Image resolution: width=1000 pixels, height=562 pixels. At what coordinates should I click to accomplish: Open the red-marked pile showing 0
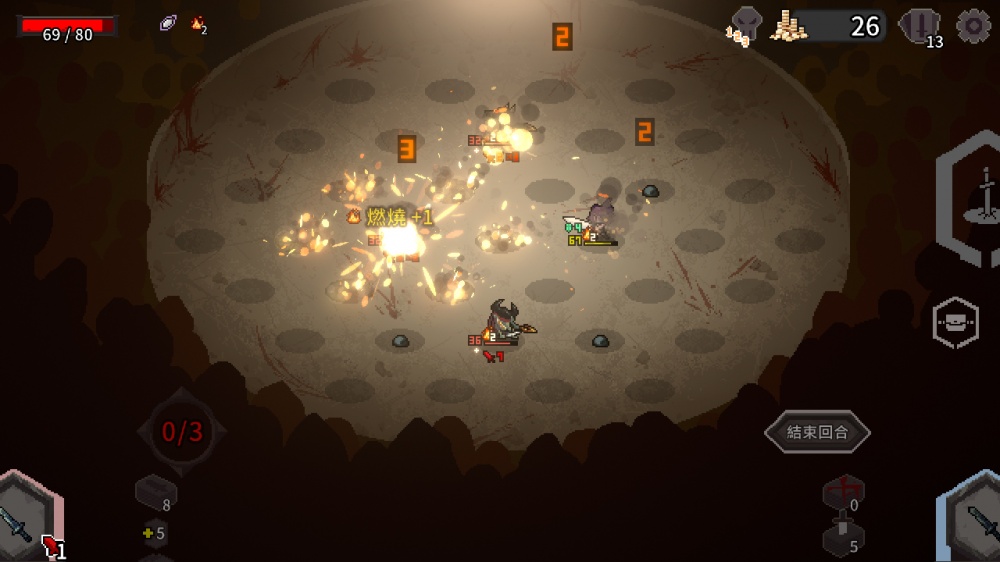[843, 493]
